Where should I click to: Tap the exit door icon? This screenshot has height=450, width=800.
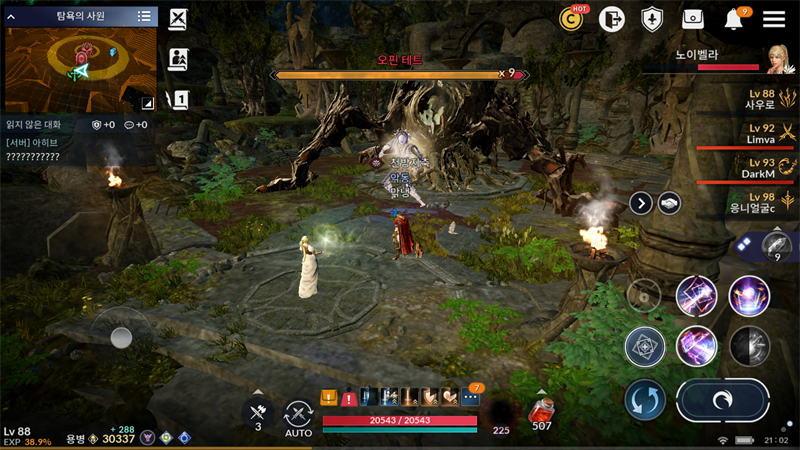click(x=611, y=19)
